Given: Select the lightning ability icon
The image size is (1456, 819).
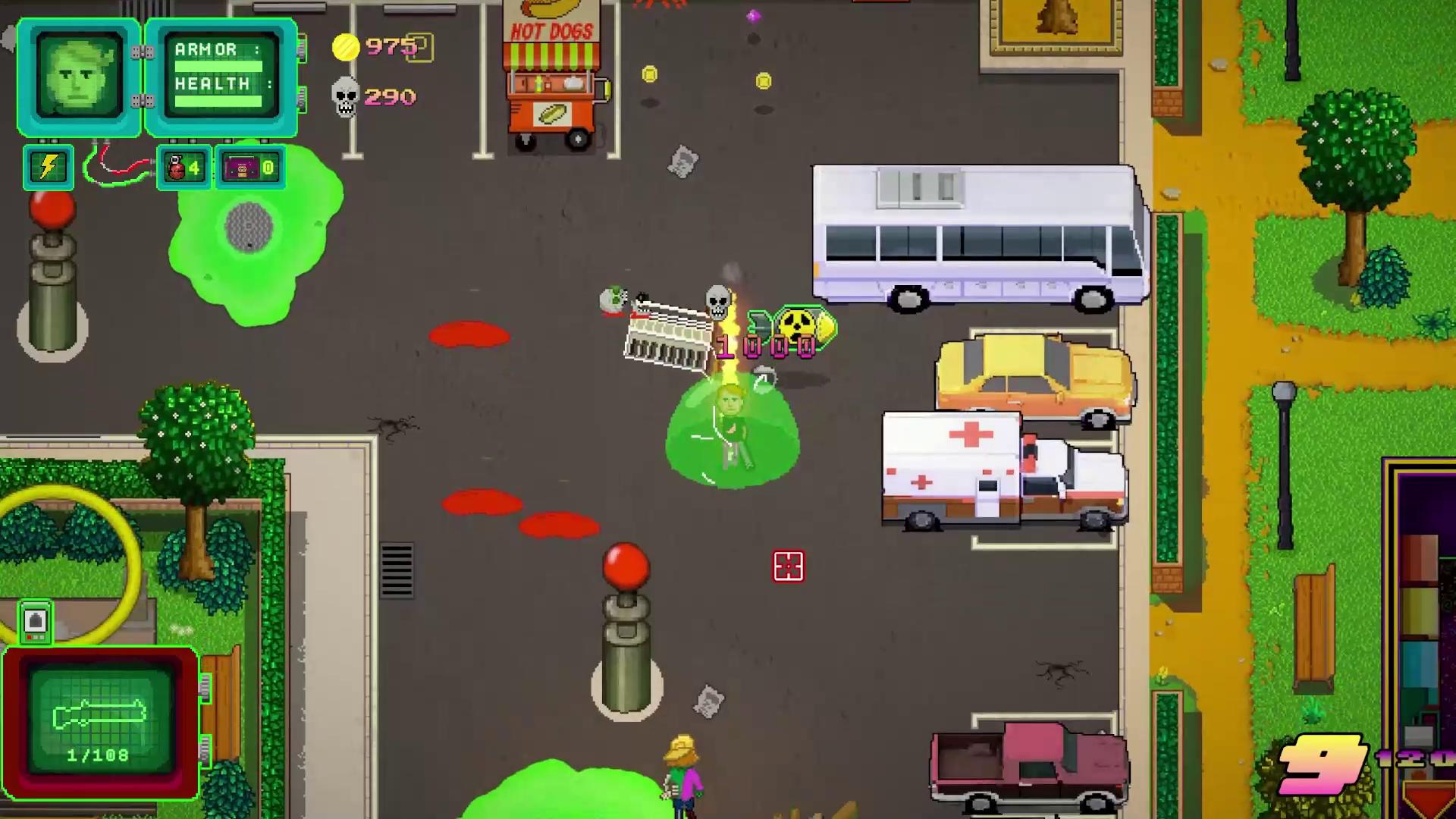Looking at the screenshot, I should click(x=49, y=167).
